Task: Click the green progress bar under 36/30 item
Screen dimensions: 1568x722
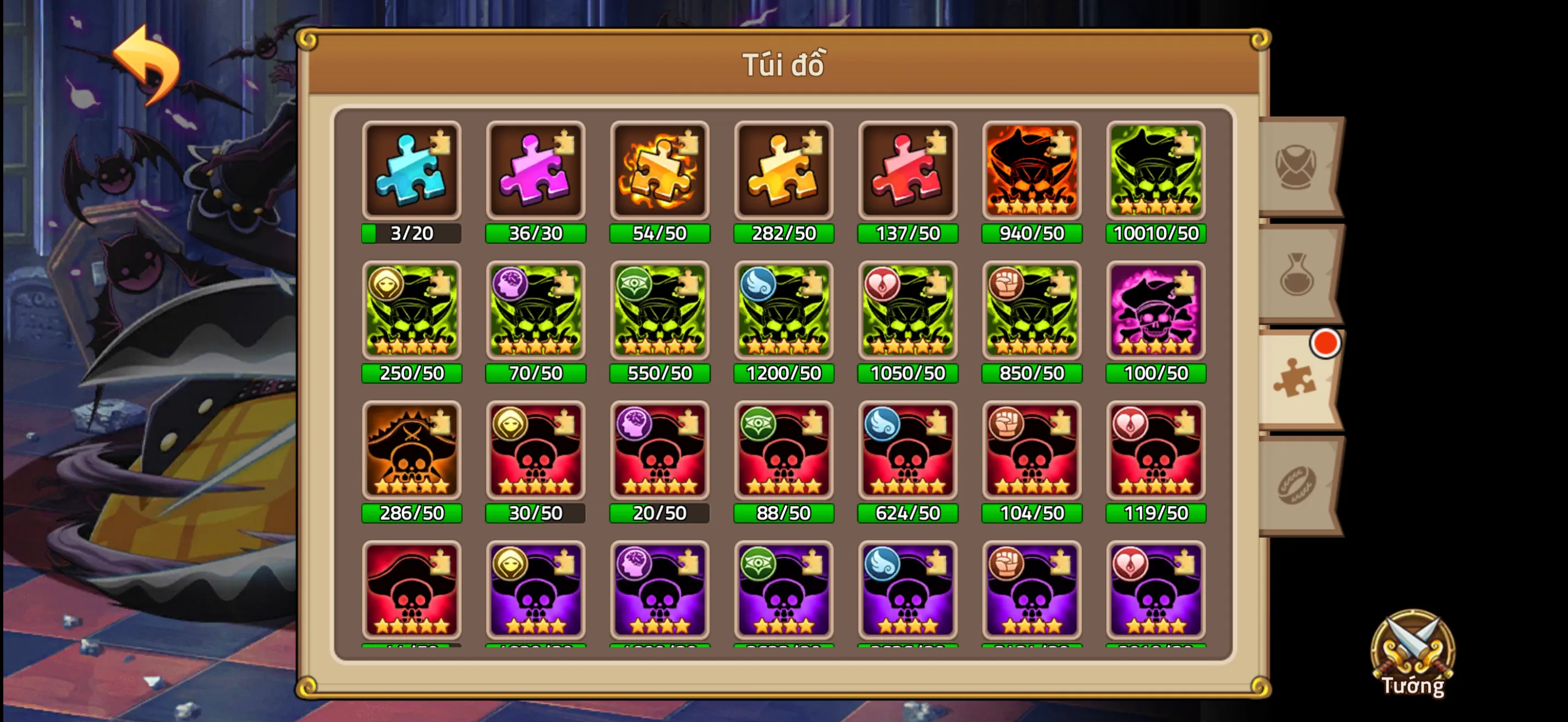Action: coord(536,232)
